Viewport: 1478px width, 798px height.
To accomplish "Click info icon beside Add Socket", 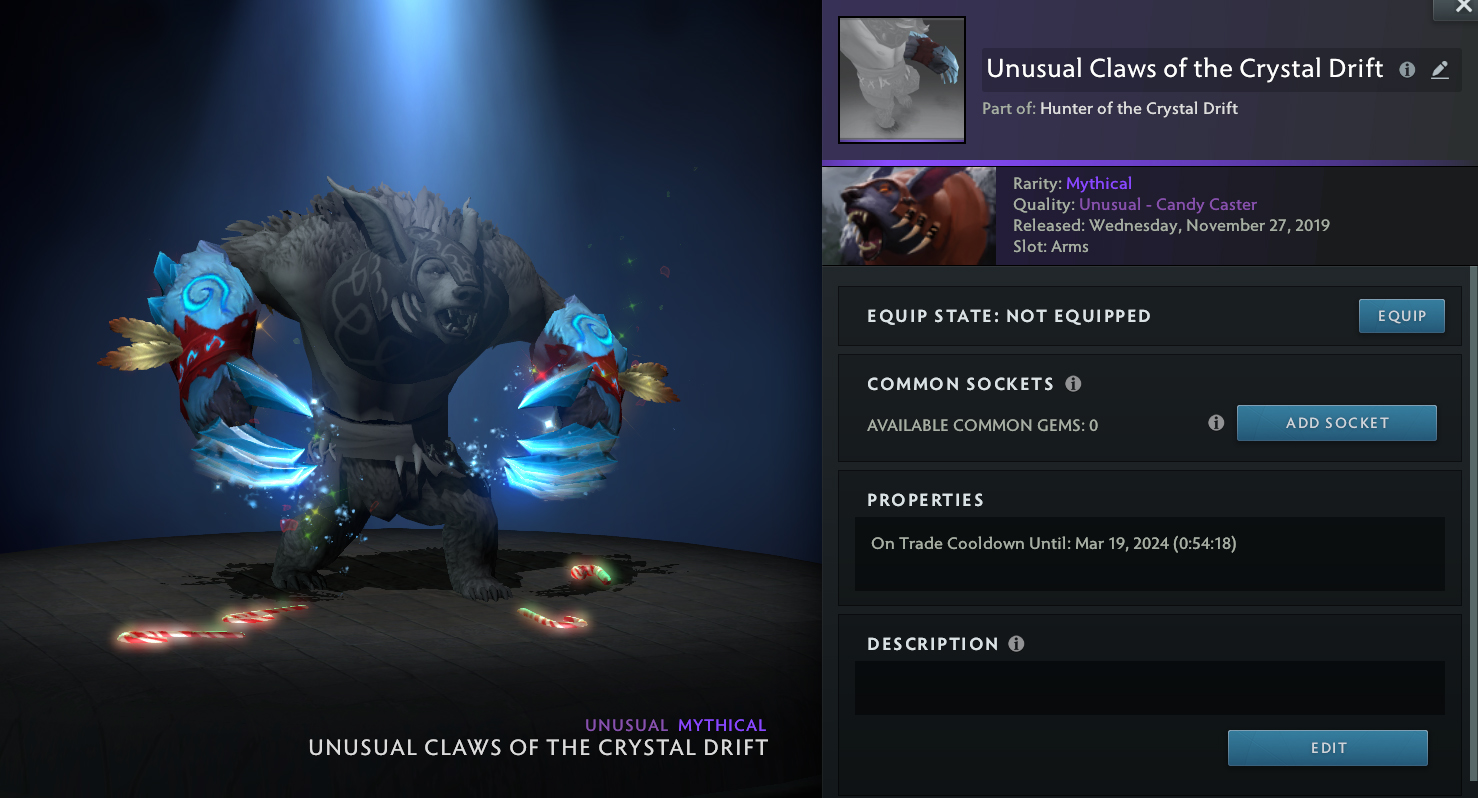I will click(x=1216, y=423).
